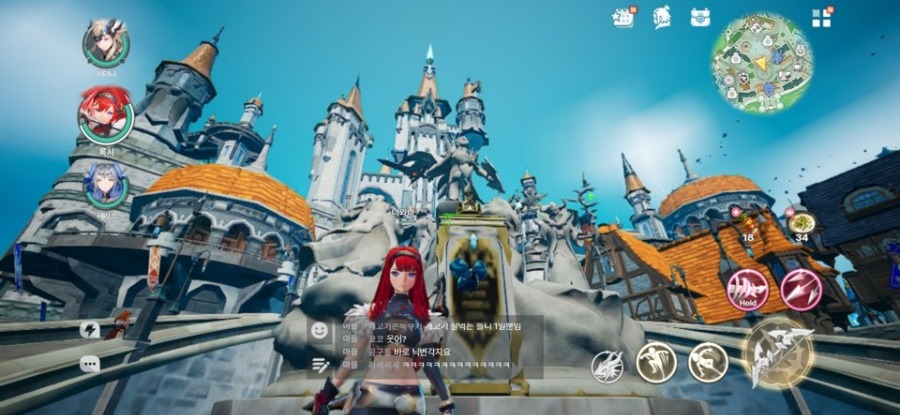
Task: Trigger the dashing figure dodge button
Action: [x=708, y=362]
